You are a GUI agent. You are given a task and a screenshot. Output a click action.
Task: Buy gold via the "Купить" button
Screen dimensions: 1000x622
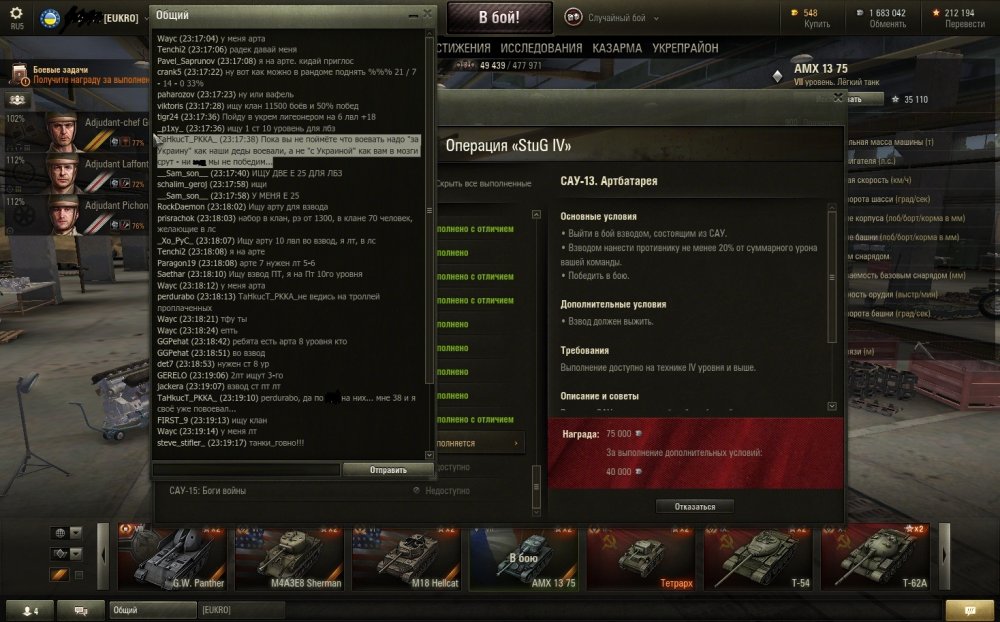pos(817,24)
